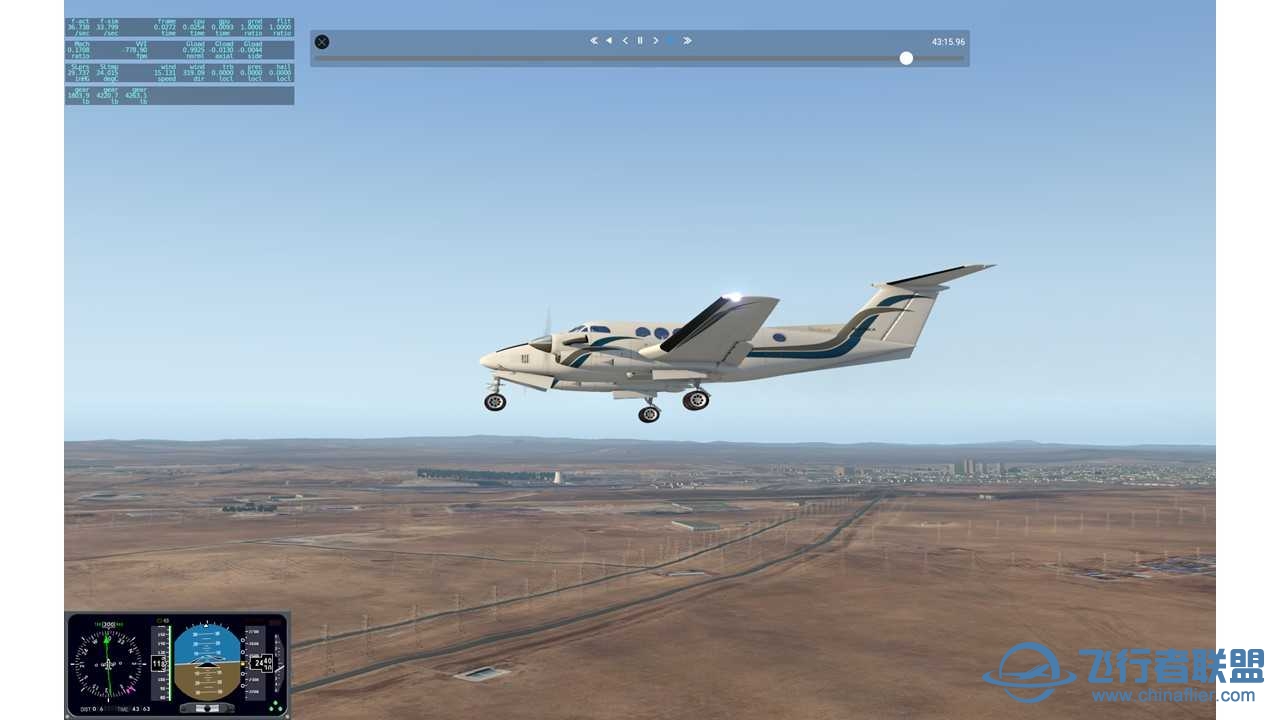Screen dimensions: 1280x720
Task: Click the fast forward double-arrow button
Action: (687, 41)
